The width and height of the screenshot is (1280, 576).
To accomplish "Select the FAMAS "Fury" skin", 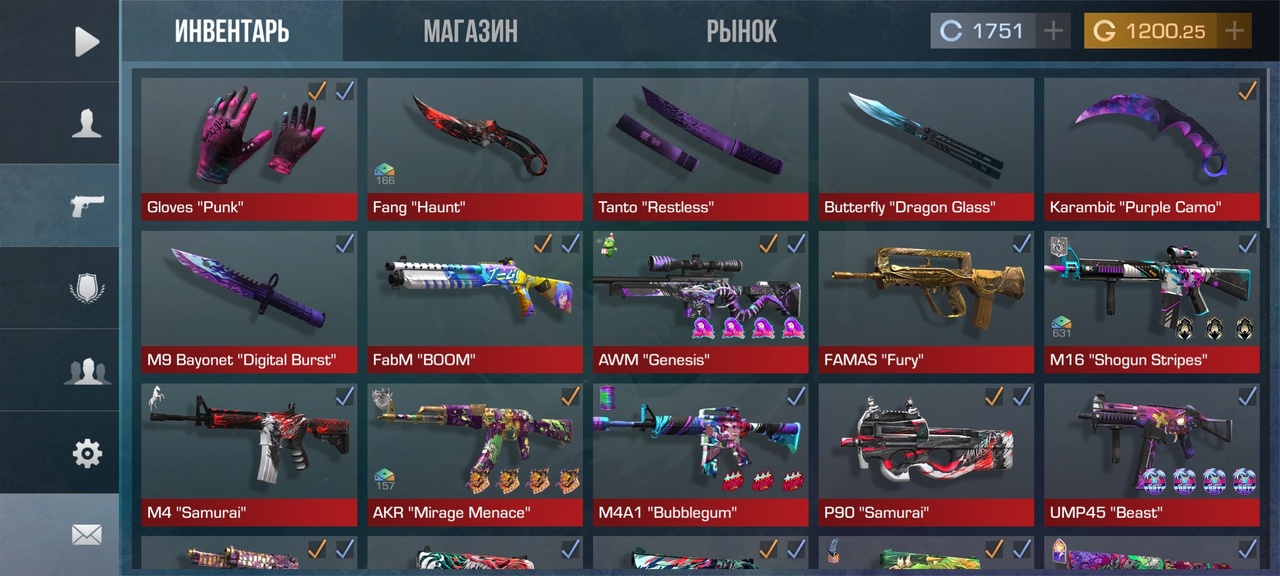I will (926, 301).
